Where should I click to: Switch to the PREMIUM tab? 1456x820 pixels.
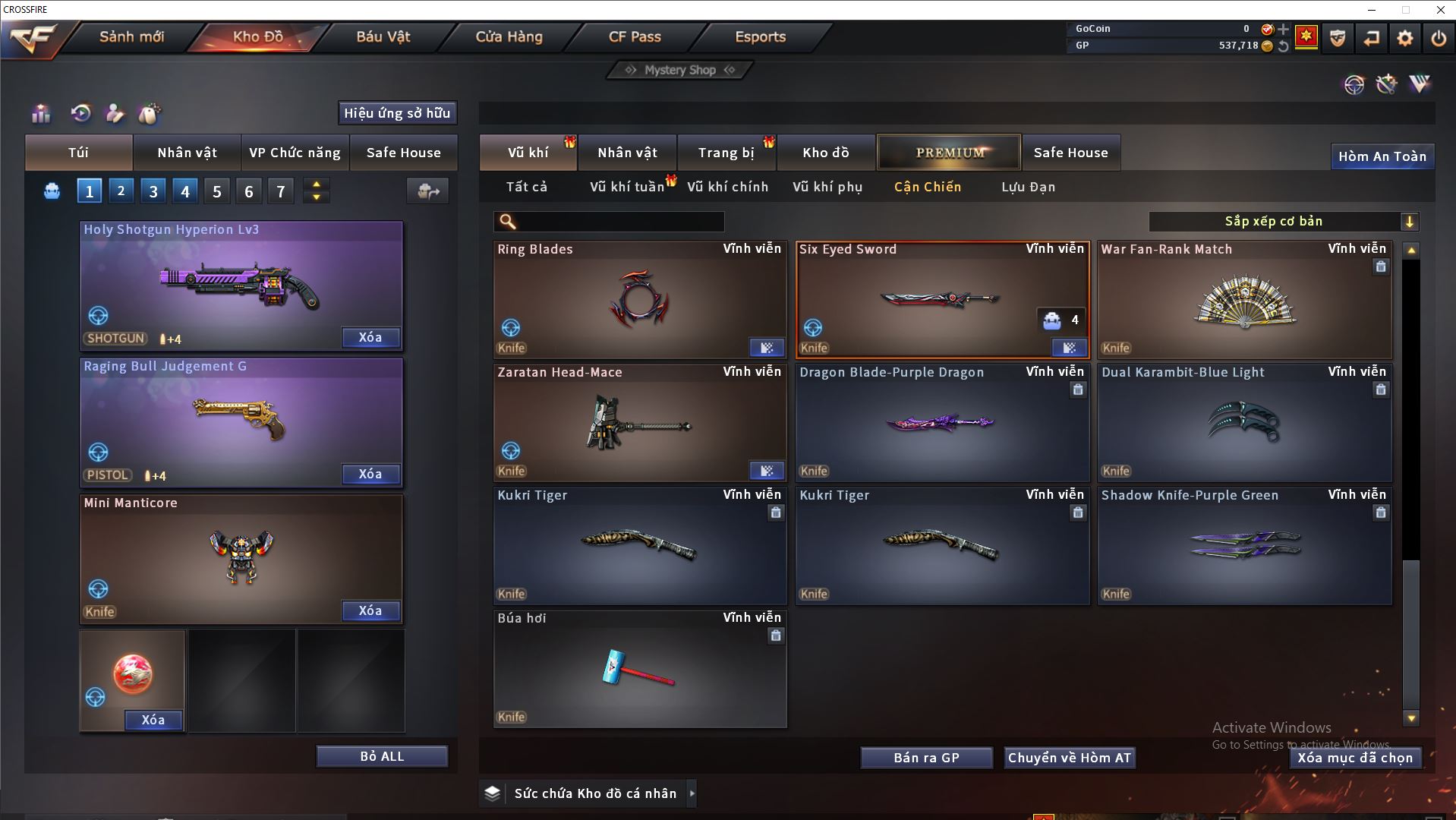949,153
